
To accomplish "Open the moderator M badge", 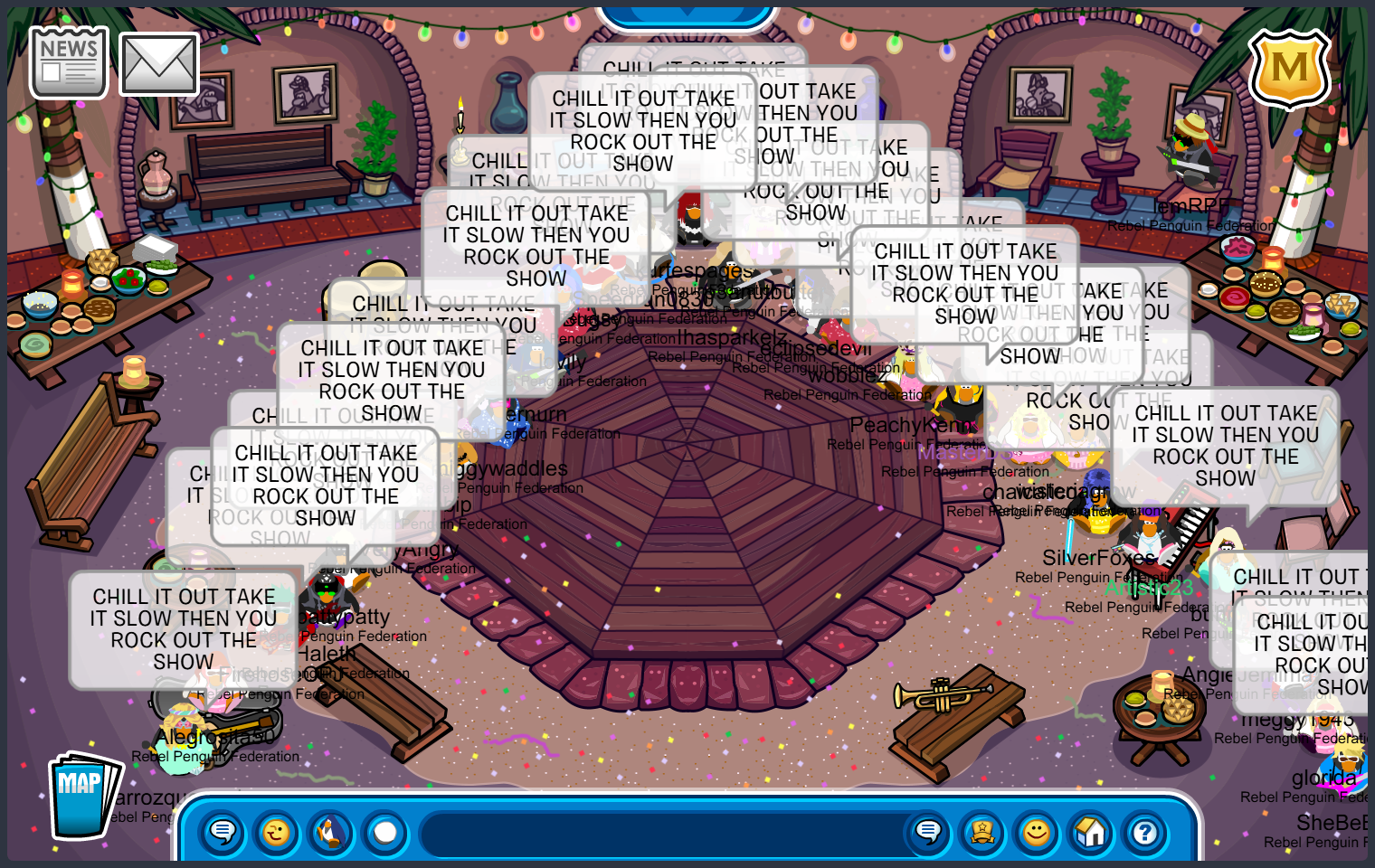I will (x=1289, y=69).
